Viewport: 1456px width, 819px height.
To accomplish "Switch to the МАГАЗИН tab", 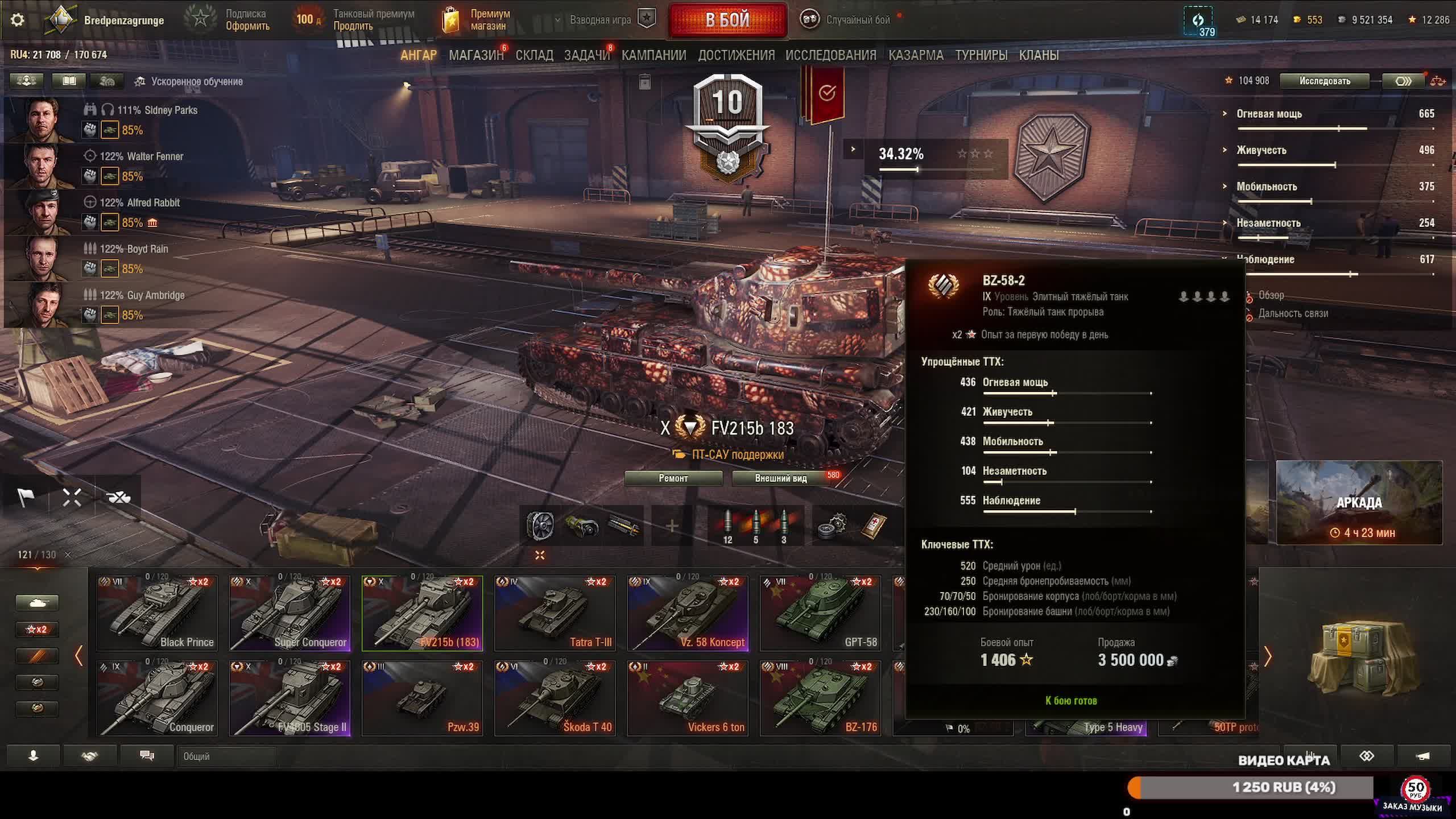I will point(476,55).
